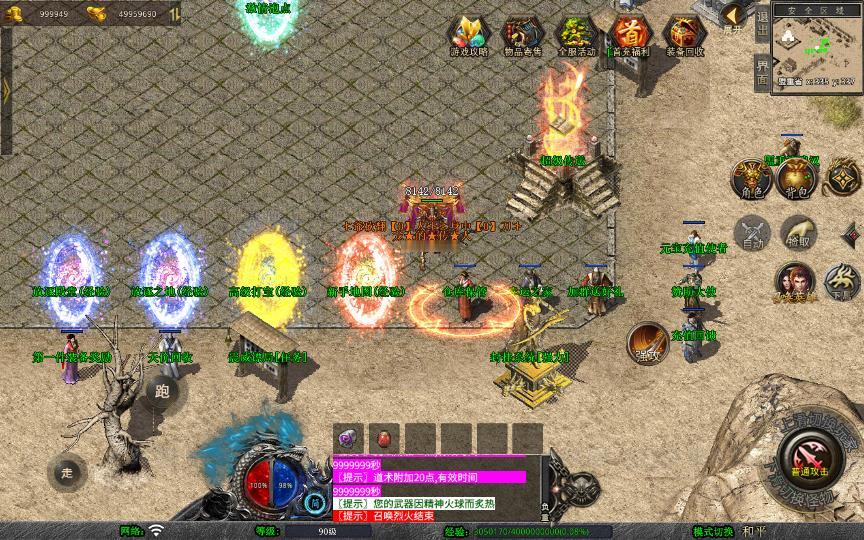Toggle the 自动 auto-battle button
Viewport: 864px width, 540px height.
click(751, 233)
